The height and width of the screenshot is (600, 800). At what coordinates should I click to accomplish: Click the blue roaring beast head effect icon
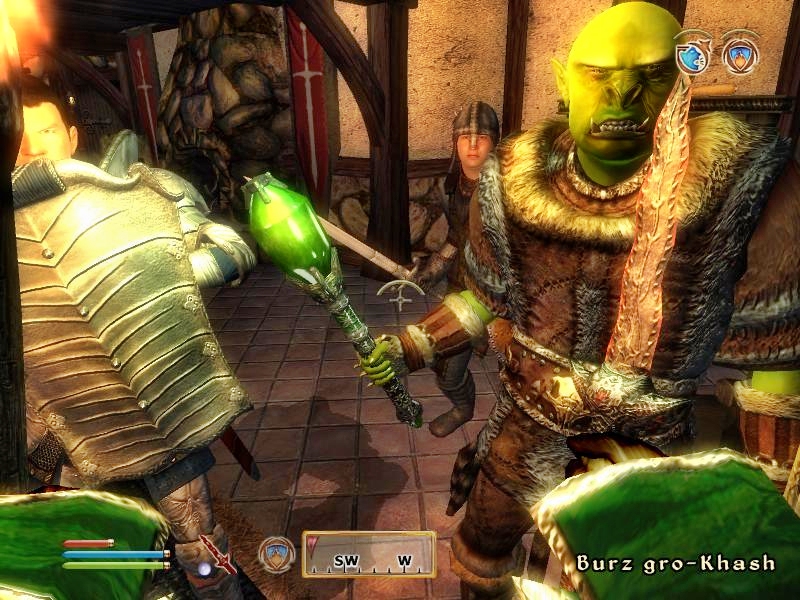click(x=693, y=54)
